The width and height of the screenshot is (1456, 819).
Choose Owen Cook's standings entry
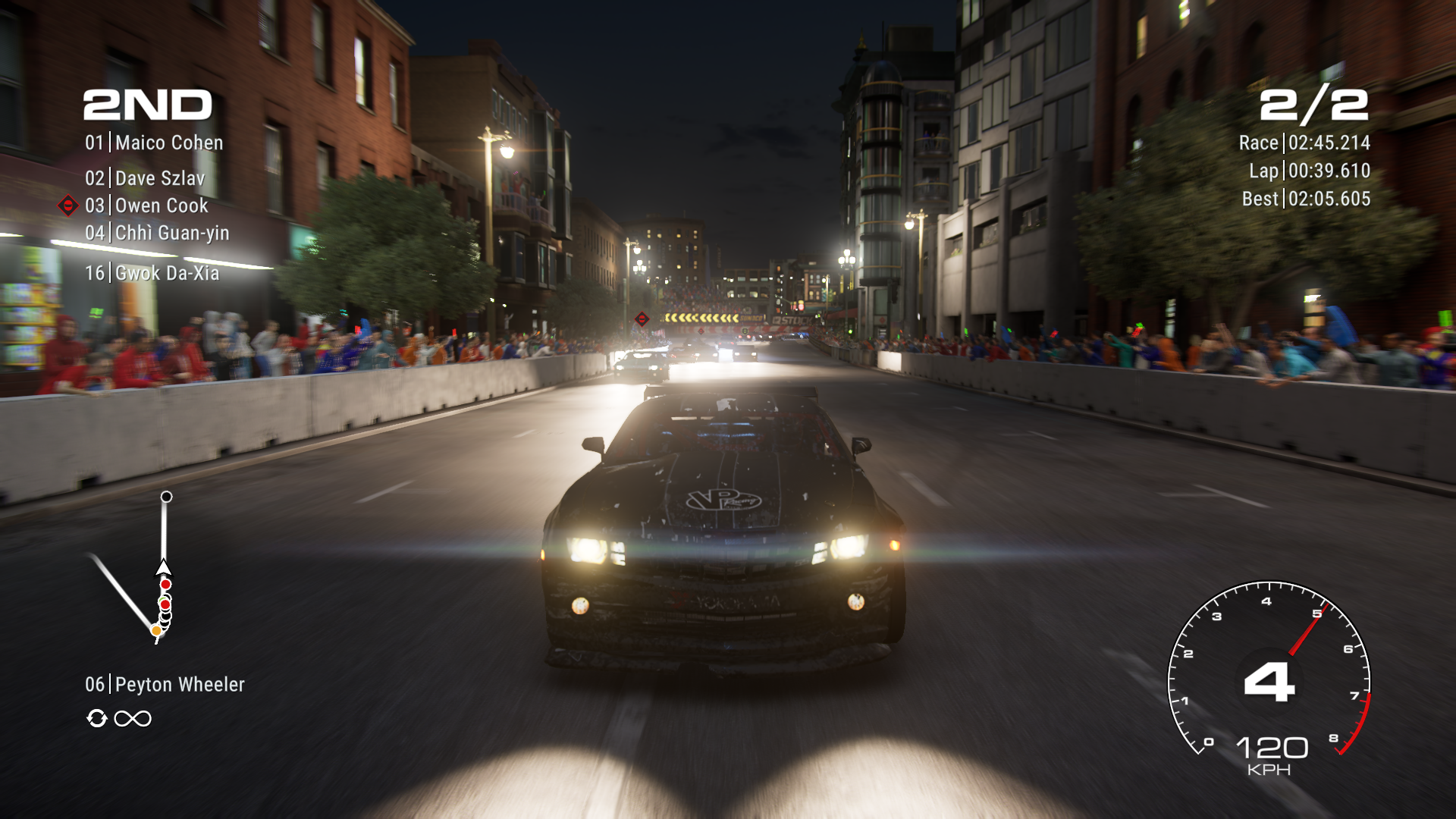146,206
